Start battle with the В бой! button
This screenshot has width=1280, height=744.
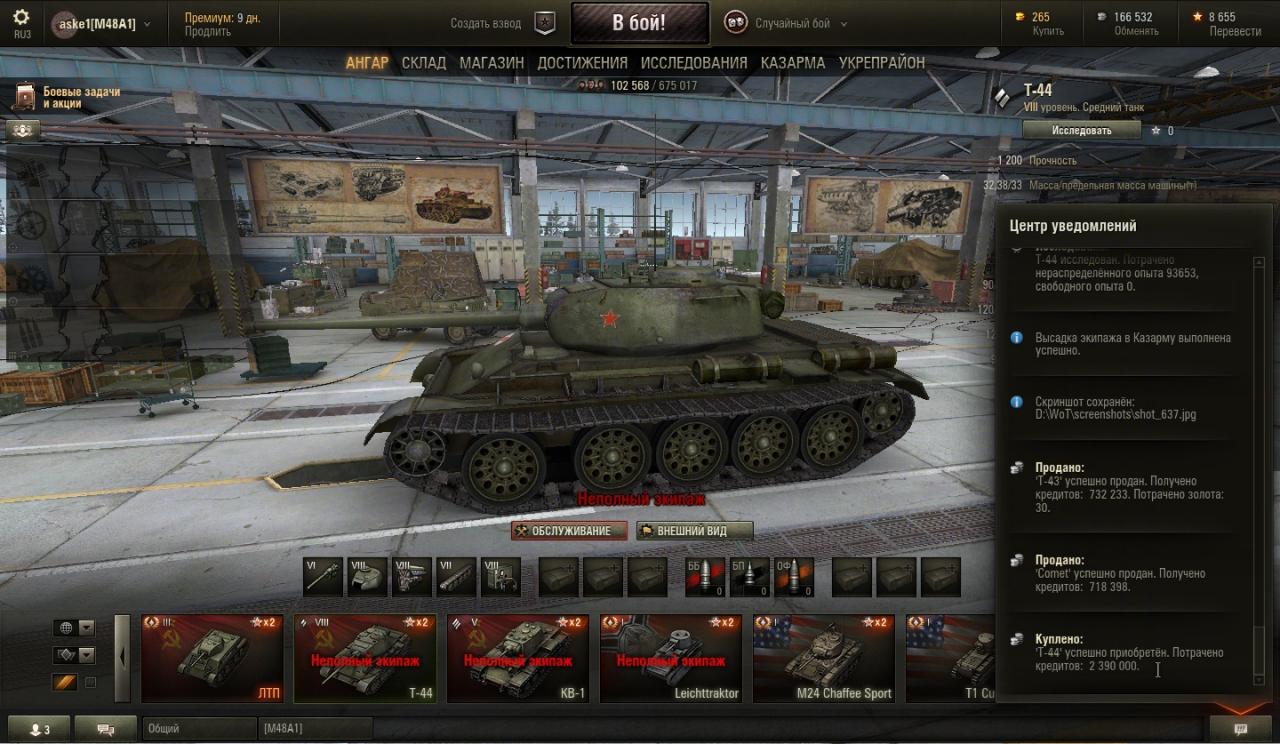coord(639,23)
